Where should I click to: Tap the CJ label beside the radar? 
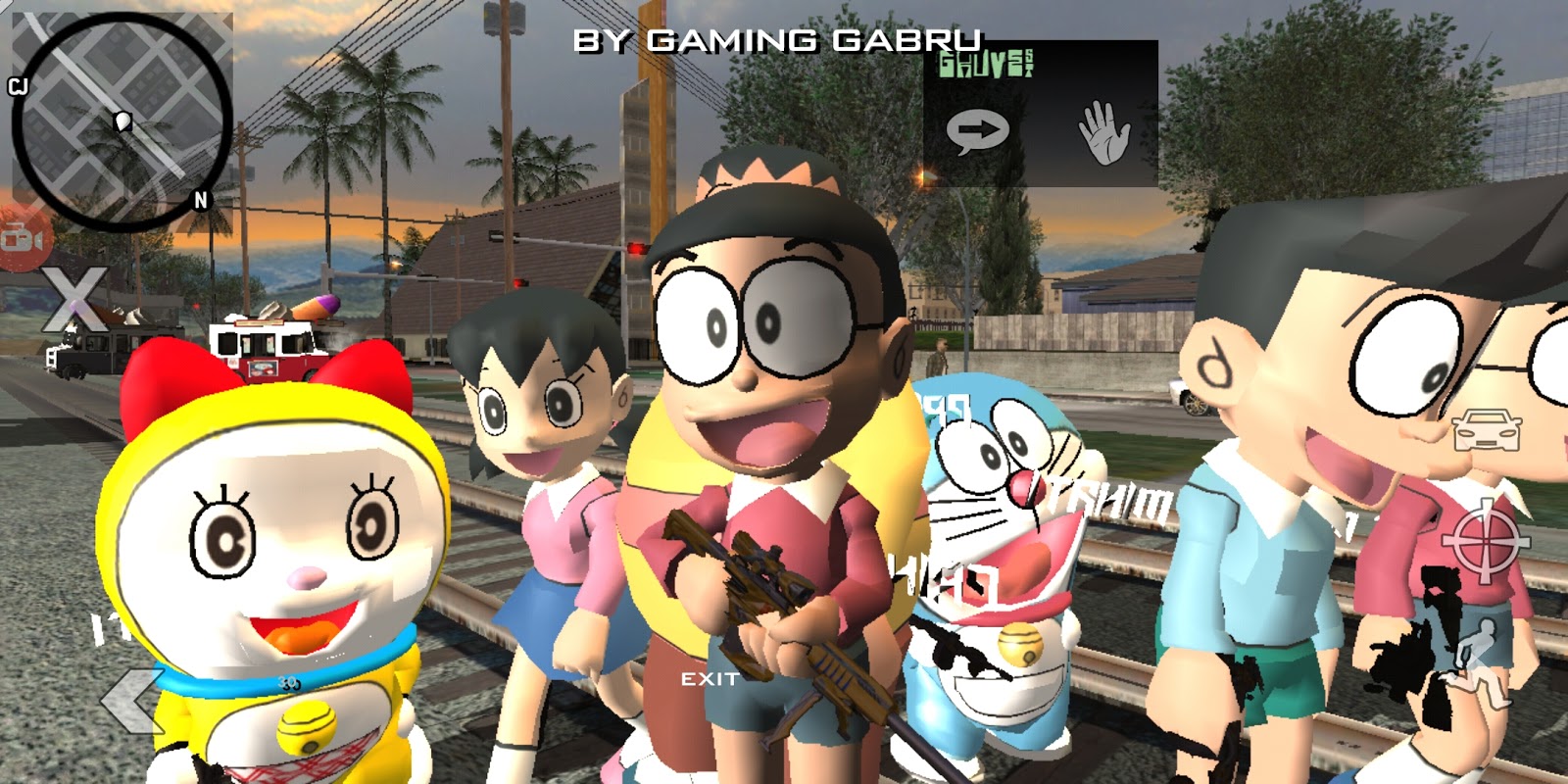click(16, 84)
